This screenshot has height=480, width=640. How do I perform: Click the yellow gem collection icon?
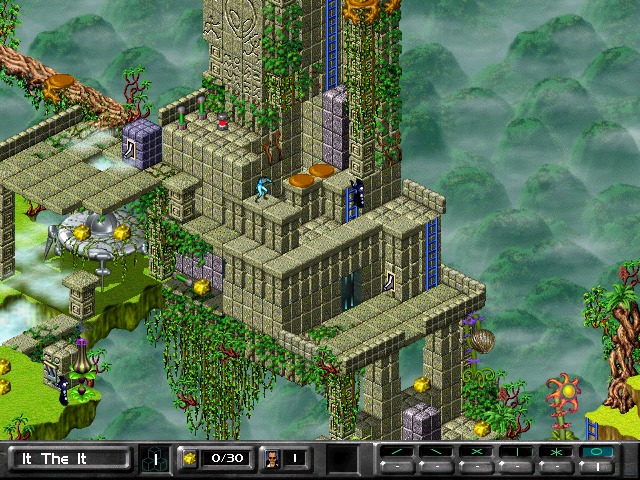coord(189,459)
